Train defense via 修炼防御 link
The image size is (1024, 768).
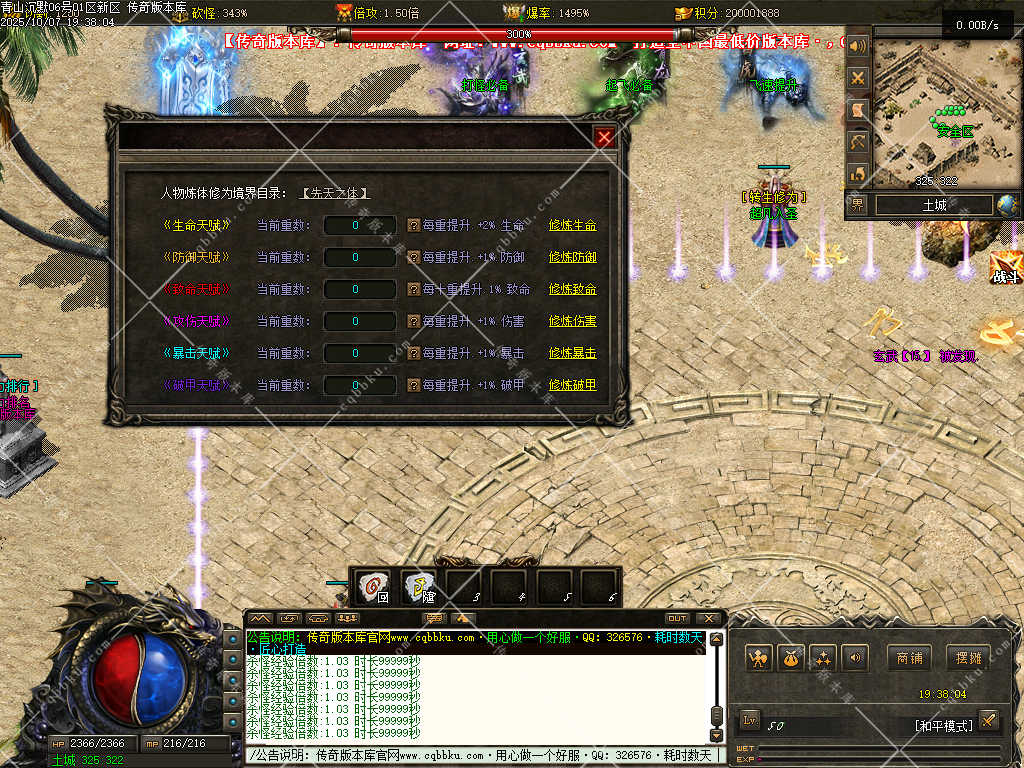tap(572, 257)
